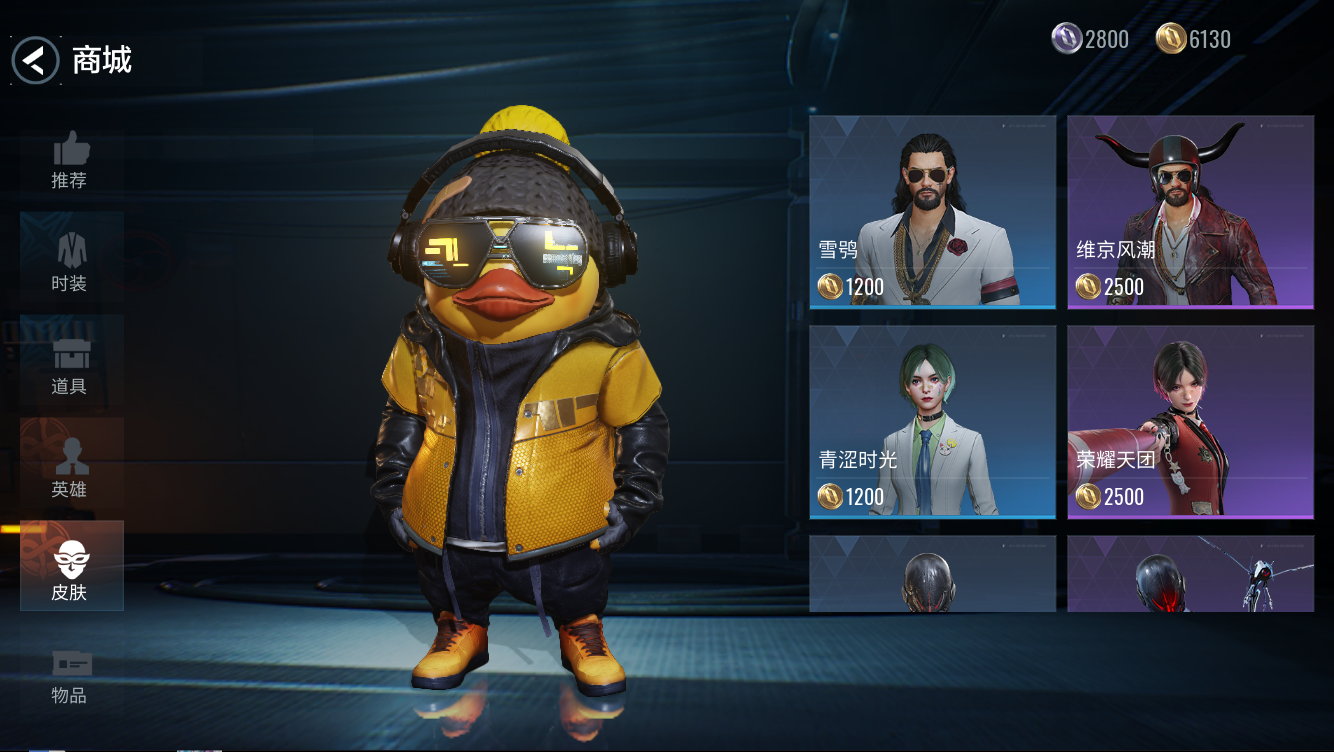Image resolution: width=1334 pixels, height=752 pixels.
Task: Select the 道具 items category
Action: click(x=70, y=366)
